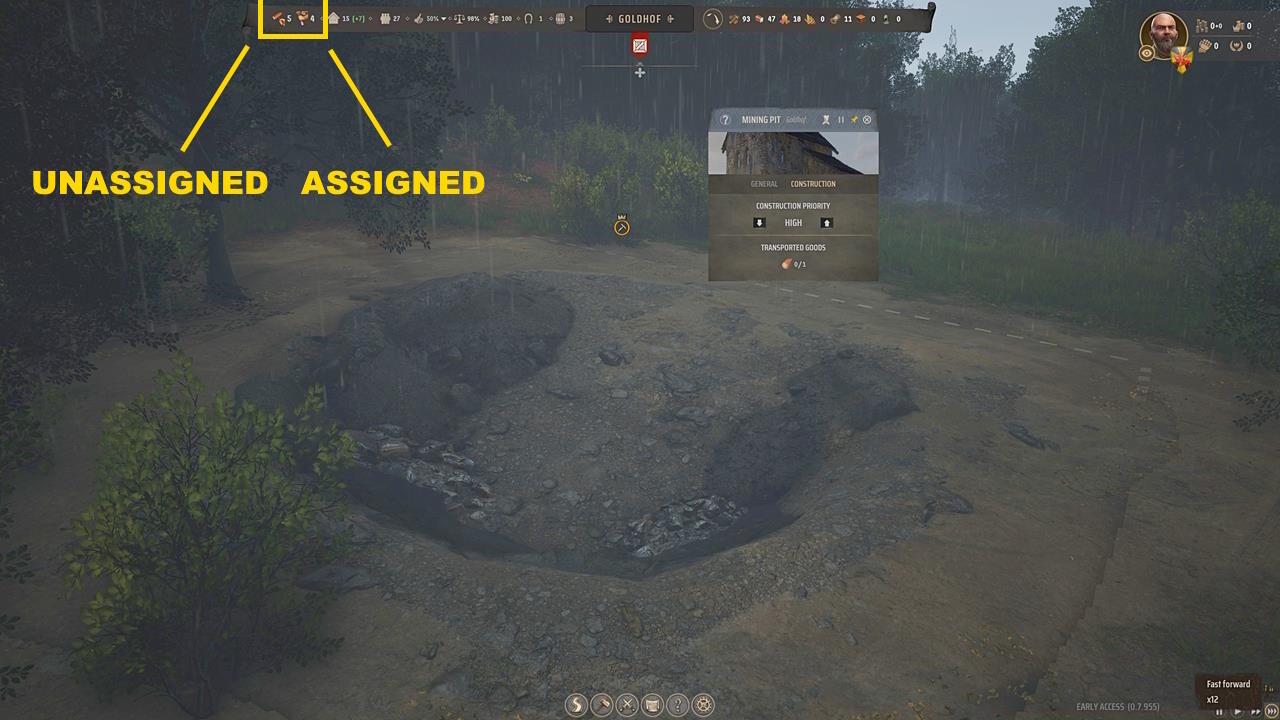Open the help menu question mark icon
The height and width of the screenshot is (720, 1280).
678,702
